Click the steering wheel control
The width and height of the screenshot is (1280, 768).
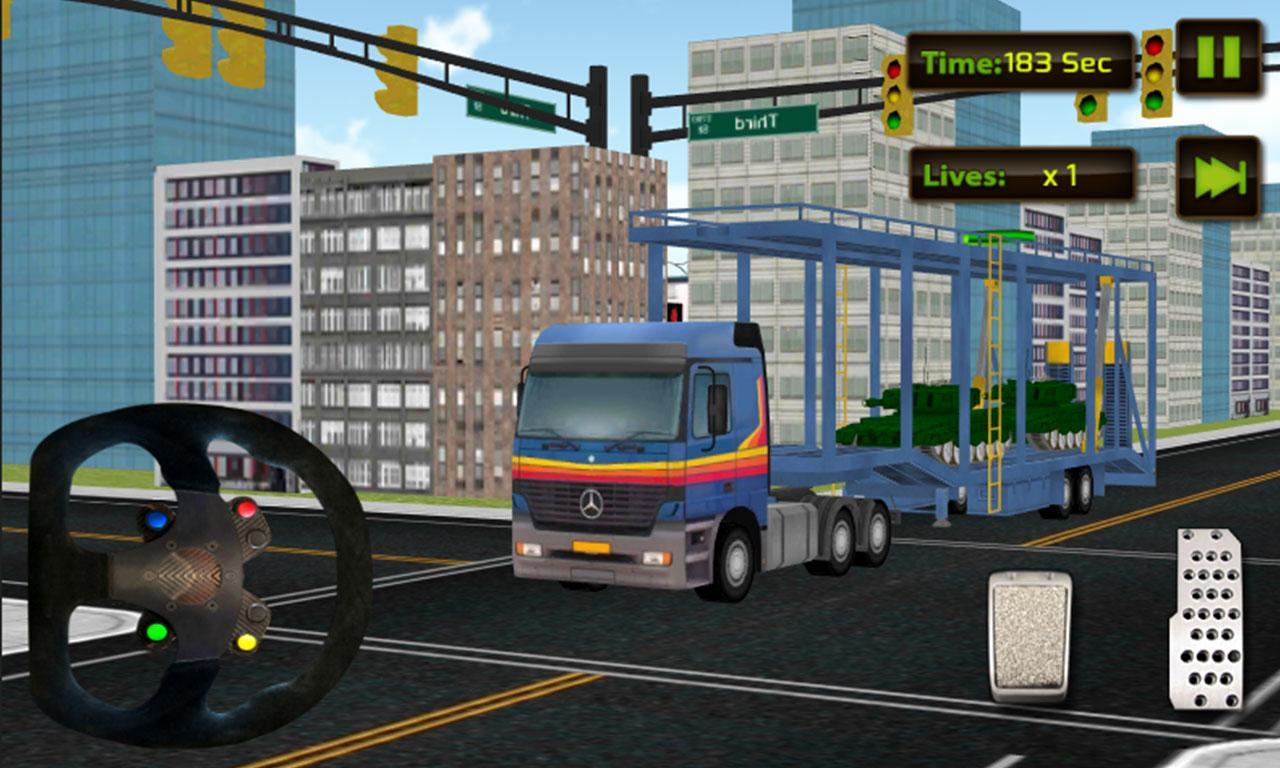pyautogui.click(x=199, y=573)
